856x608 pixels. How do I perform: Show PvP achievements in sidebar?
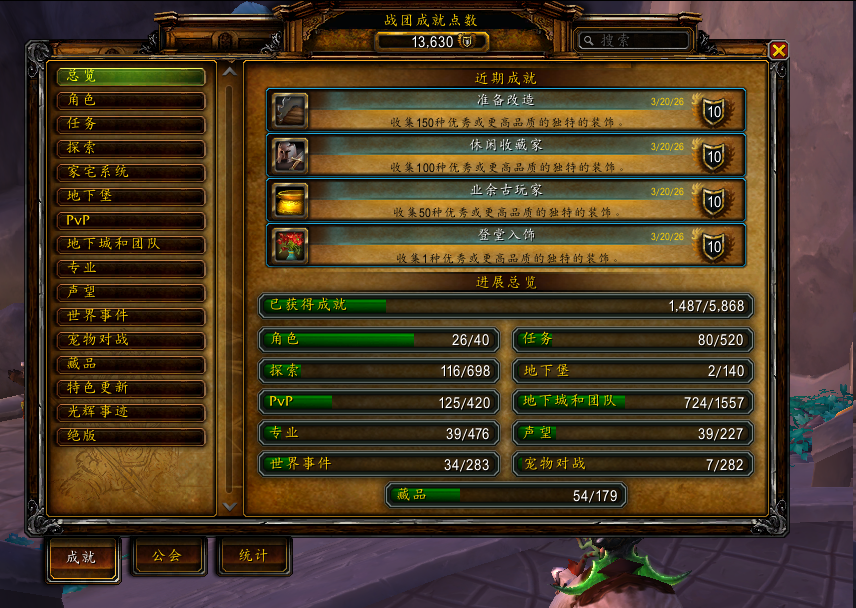coord(130,220)
